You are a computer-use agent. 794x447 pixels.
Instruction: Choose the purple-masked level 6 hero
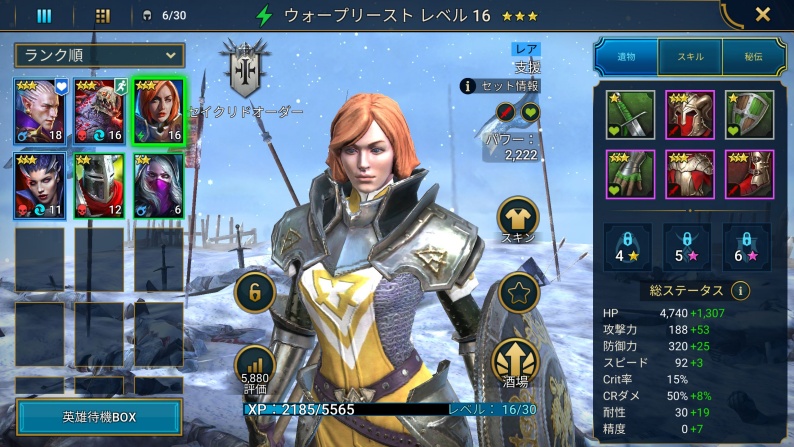(158, 185)
